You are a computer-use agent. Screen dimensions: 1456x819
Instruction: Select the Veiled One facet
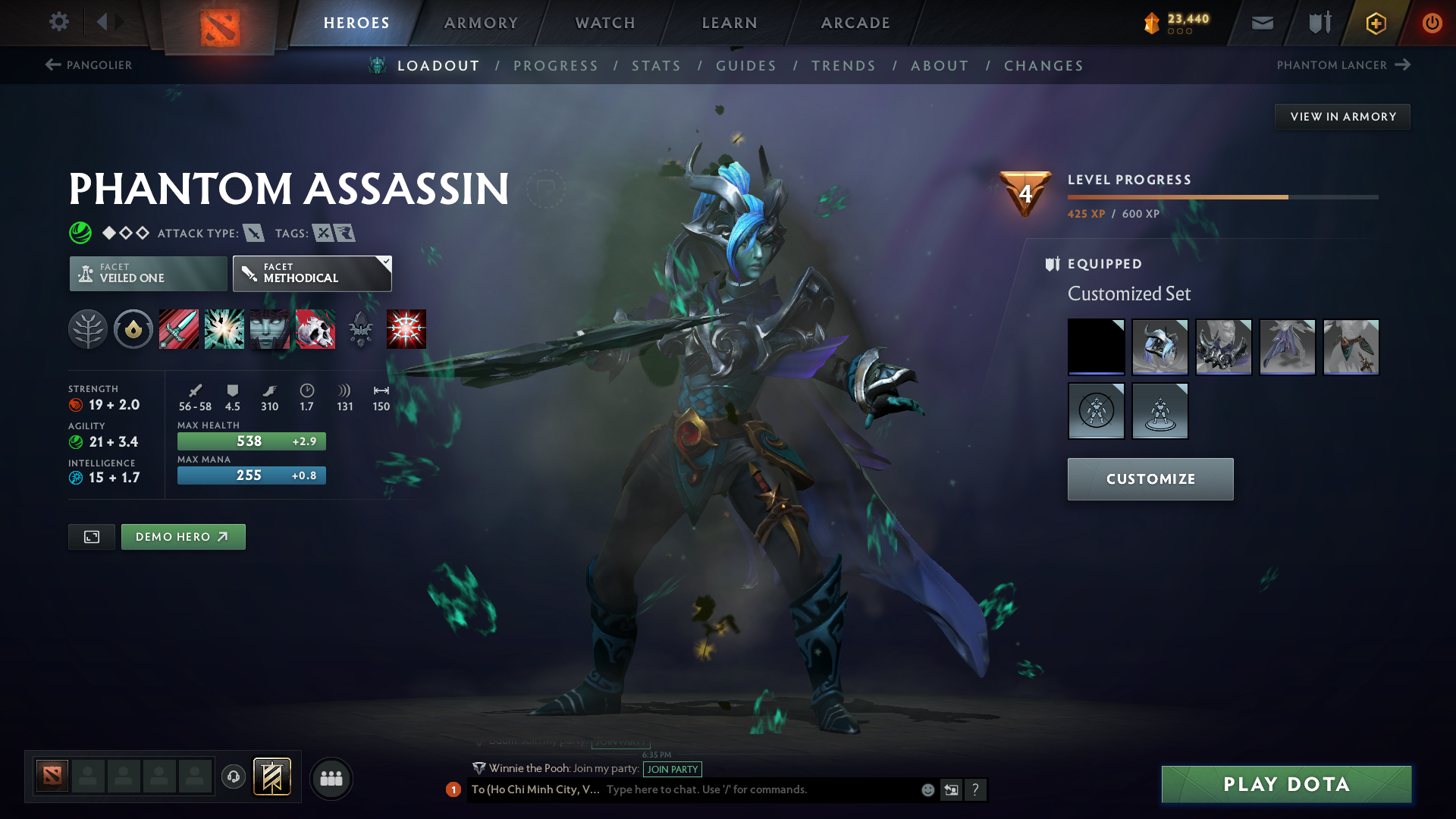point(147,273)
